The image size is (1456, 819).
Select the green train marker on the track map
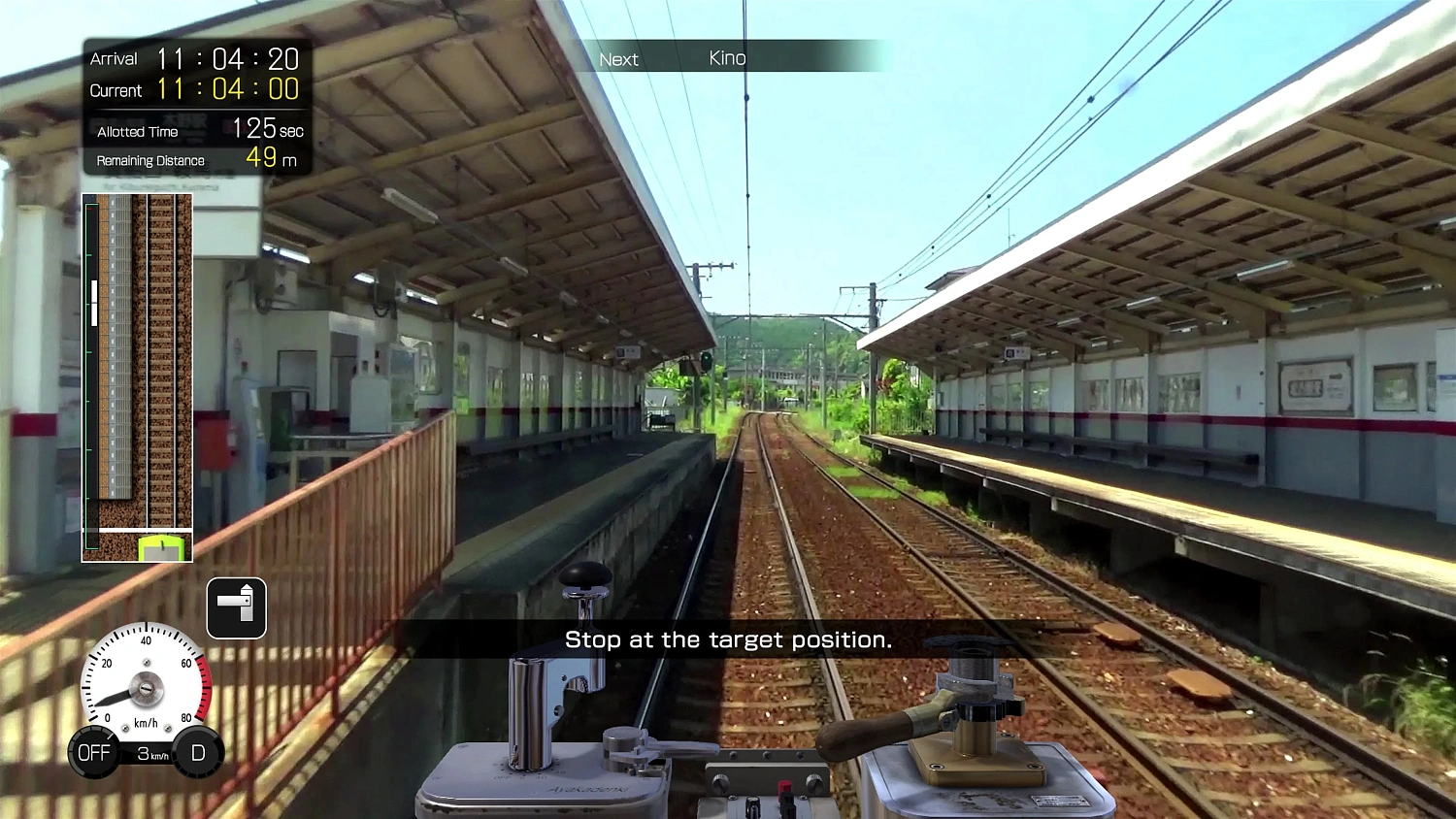point(163,546)
